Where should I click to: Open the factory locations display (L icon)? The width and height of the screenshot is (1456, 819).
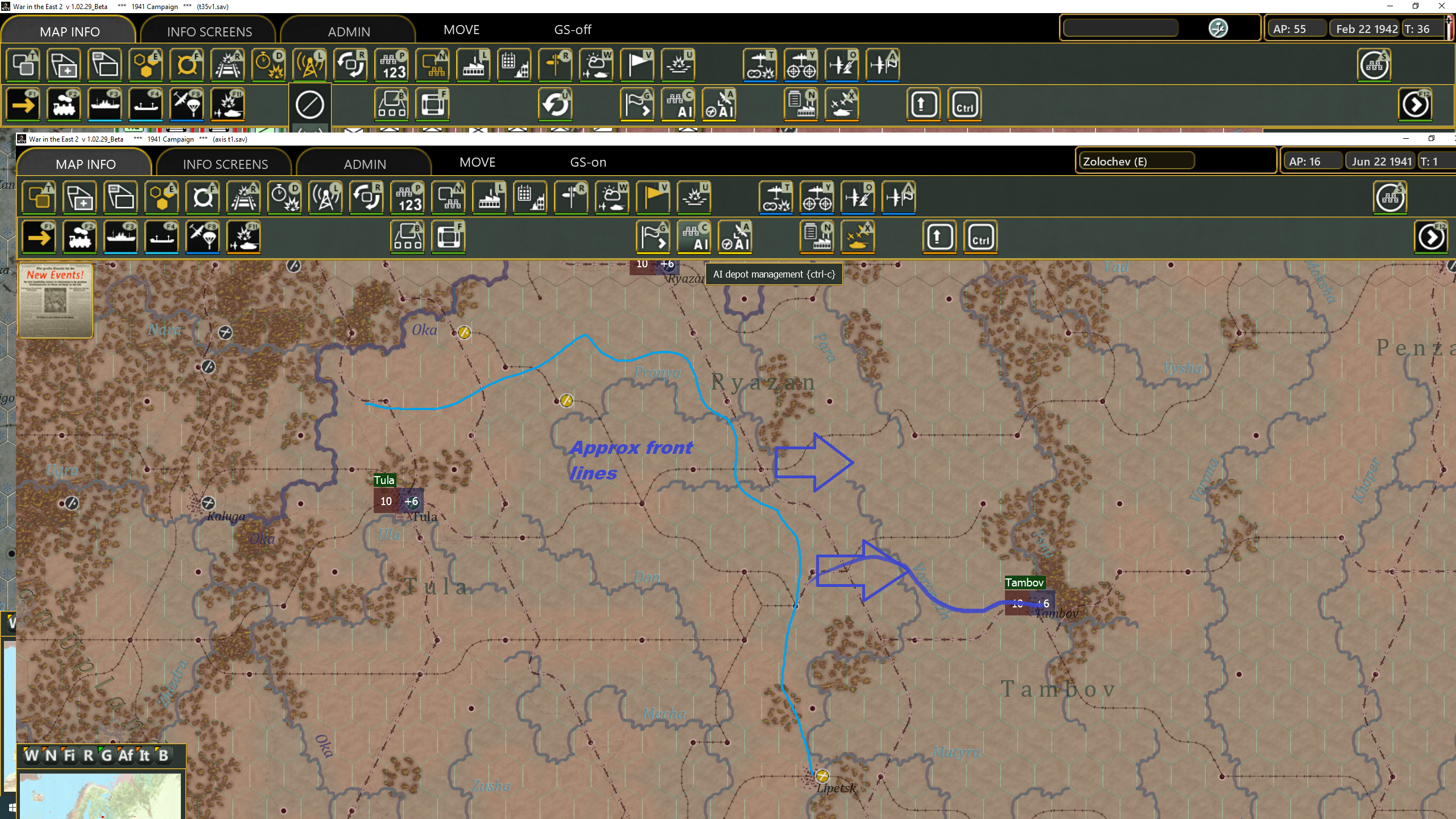click(x=490, y=196)
